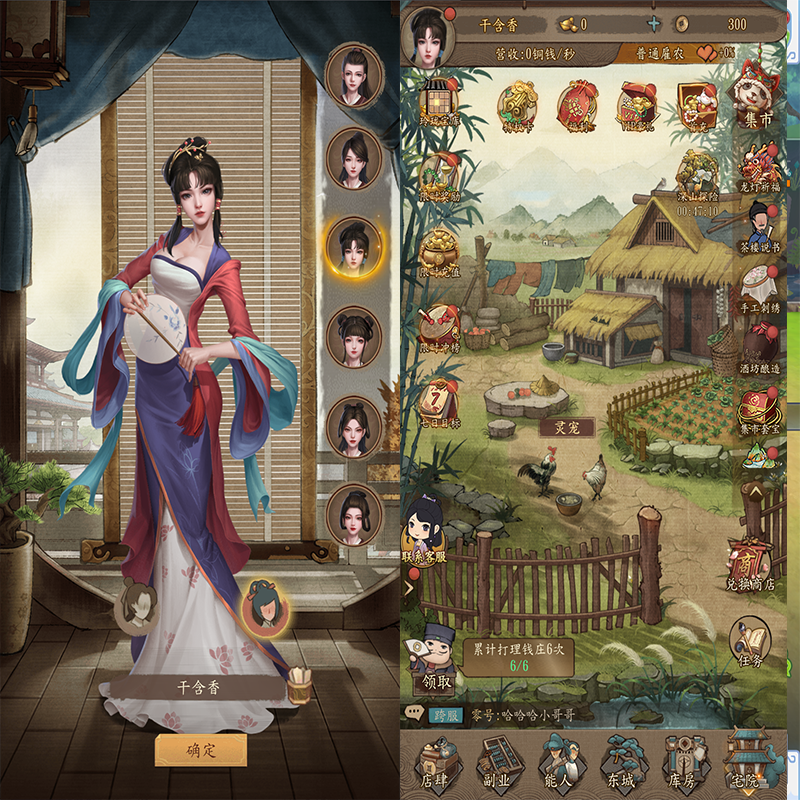Pick the bottom portrait in the column
Image resolution: width=800 pixels, height=800 pixels.
tap(354, 514)
